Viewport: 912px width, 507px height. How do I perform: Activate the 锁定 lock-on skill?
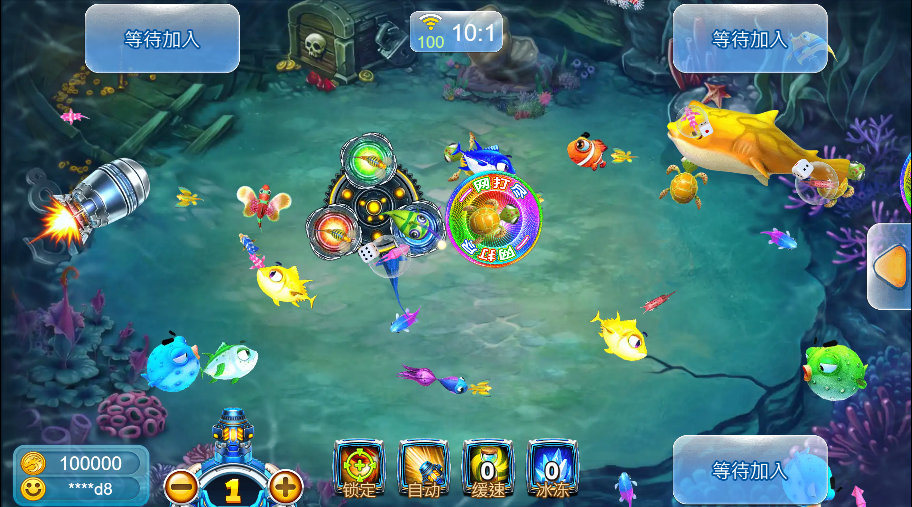point(358,468)
